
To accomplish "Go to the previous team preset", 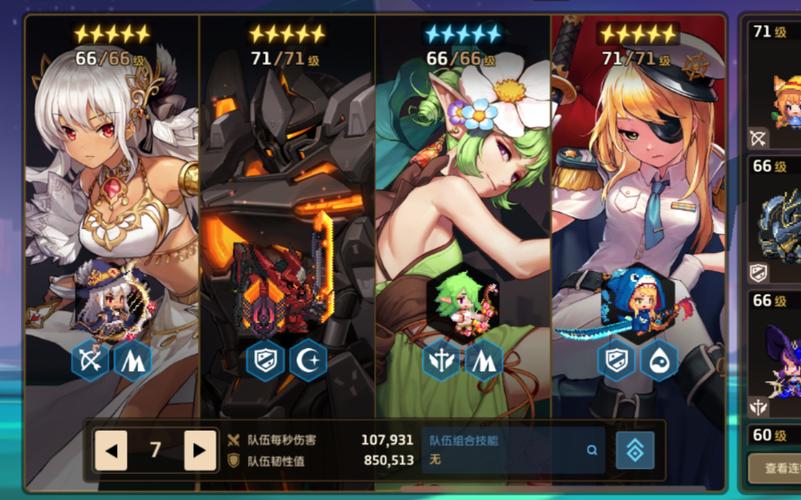I will (x=111, y=450).
